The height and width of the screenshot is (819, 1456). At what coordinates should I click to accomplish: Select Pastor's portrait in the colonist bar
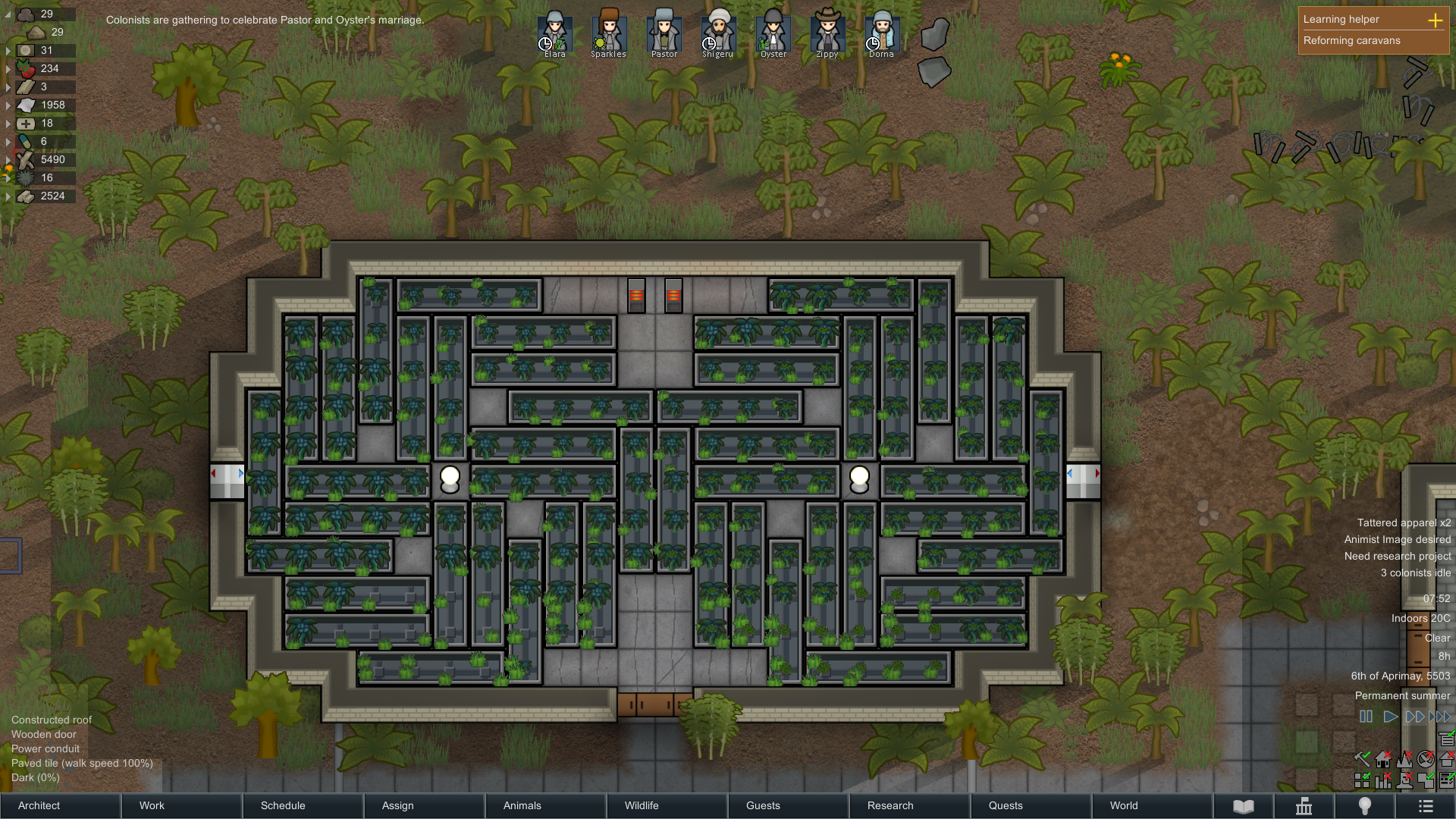[x=664, y=32]
